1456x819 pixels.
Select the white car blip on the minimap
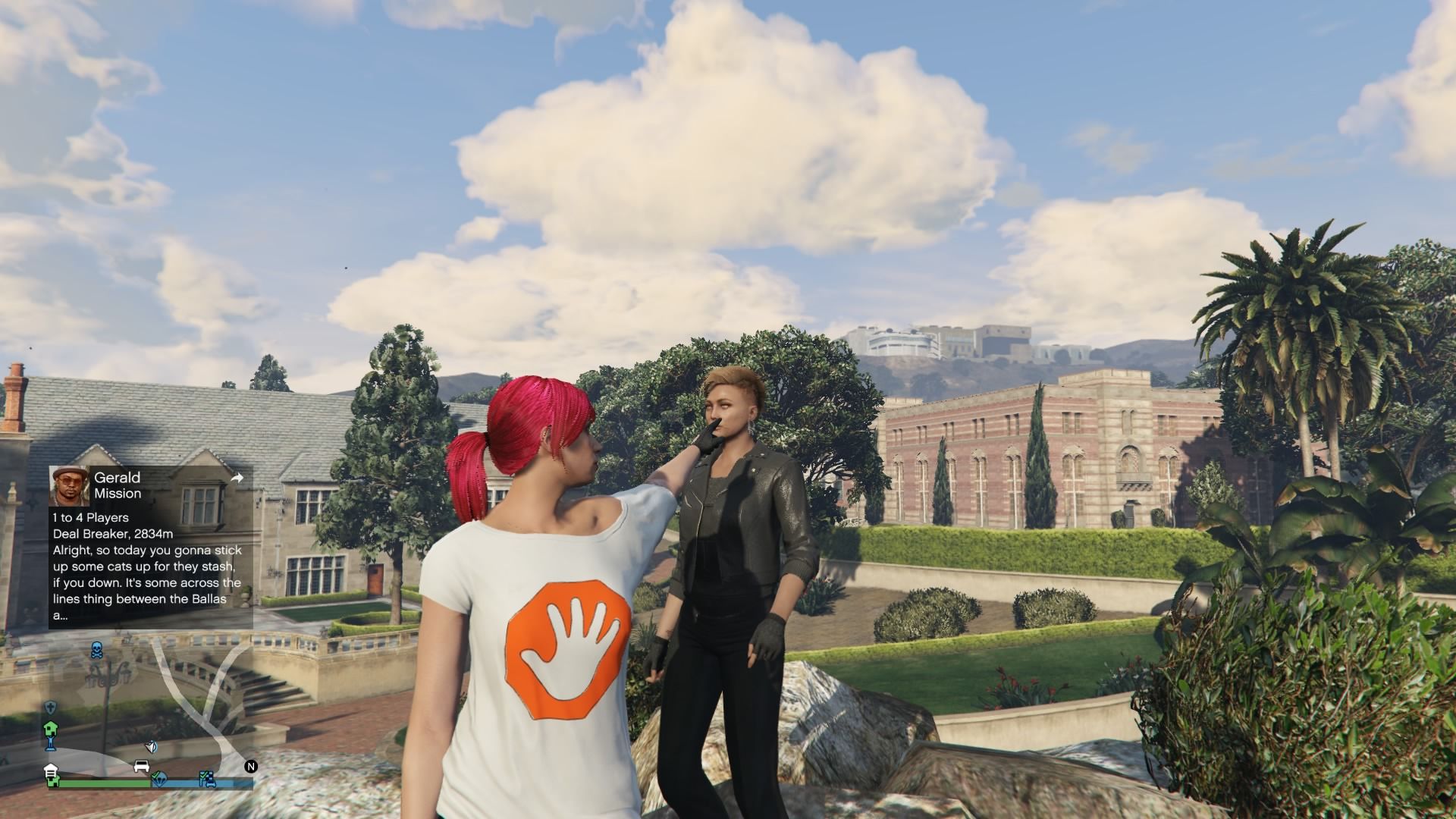(x=141, y=765)
